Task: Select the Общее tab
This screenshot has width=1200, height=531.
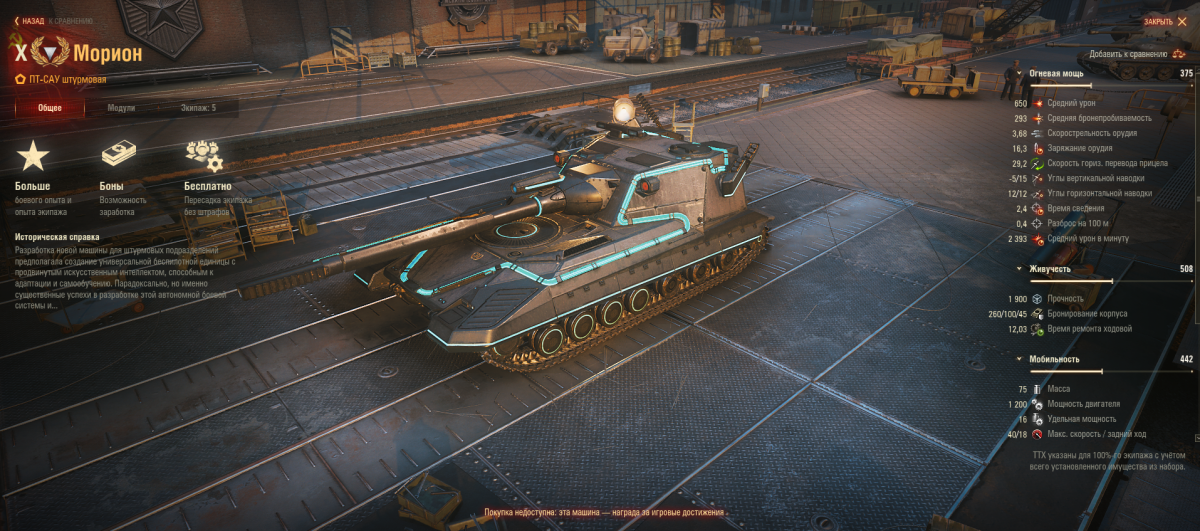Action: [x=50, y=108]
